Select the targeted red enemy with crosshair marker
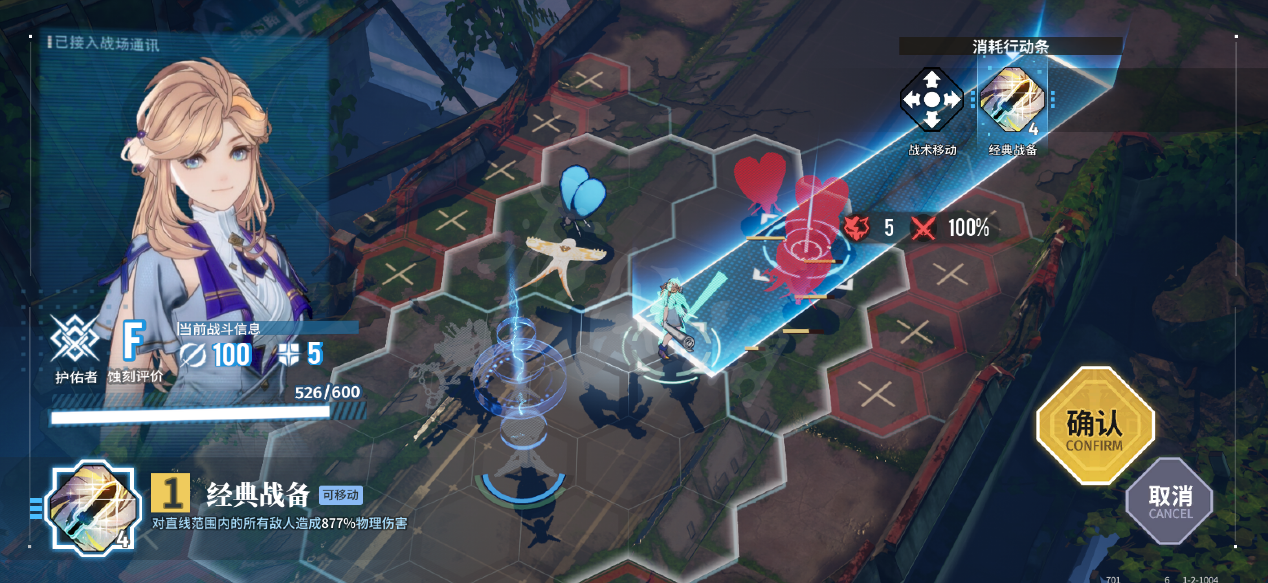 [801, 247]
